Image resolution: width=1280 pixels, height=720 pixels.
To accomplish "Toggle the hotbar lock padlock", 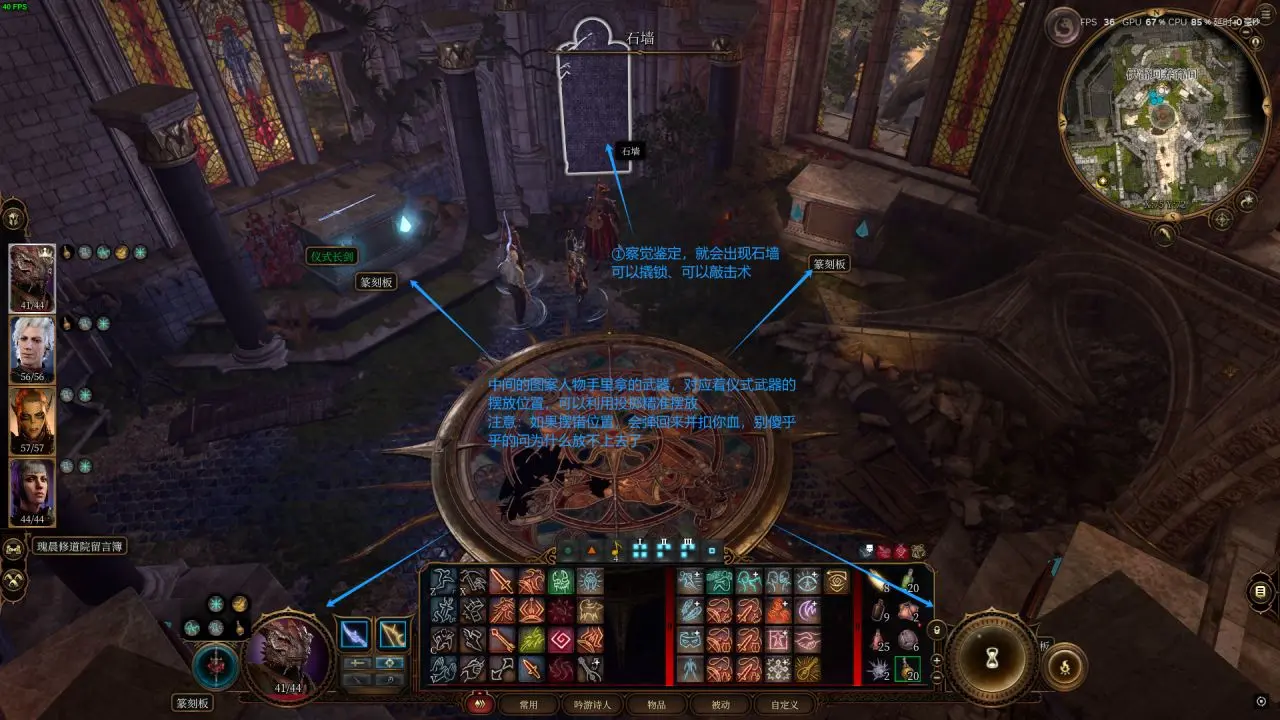I will coord(937,630).
